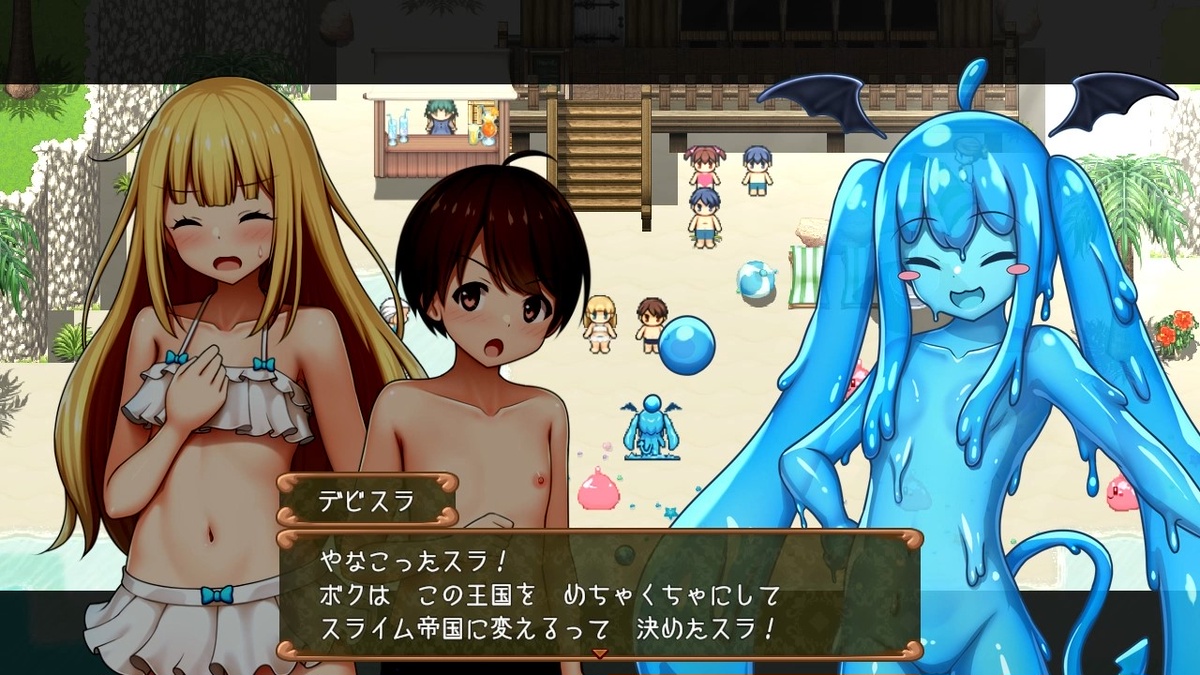
Task: Advance the dialogue by clicking the message text box
Action: pyautogui.click(x=598, y=594)
